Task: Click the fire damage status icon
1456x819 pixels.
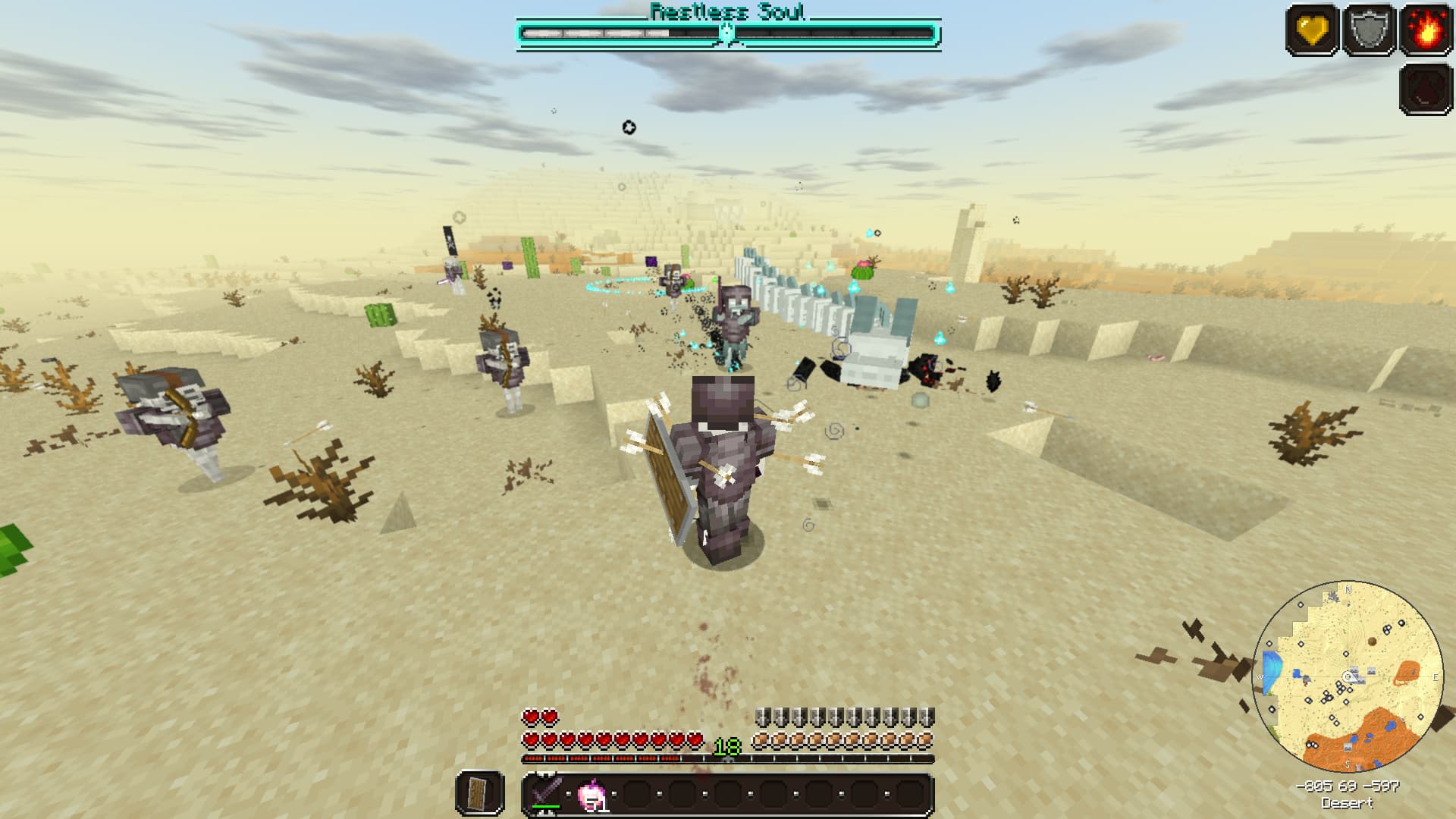Action: click(1426, 30)
